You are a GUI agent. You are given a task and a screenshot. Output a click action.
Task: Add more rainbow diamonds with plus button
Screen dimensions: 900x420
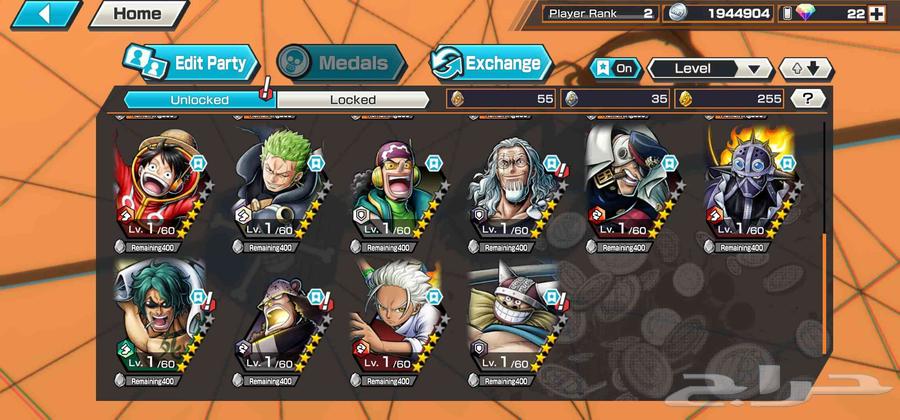click(877, 13)
